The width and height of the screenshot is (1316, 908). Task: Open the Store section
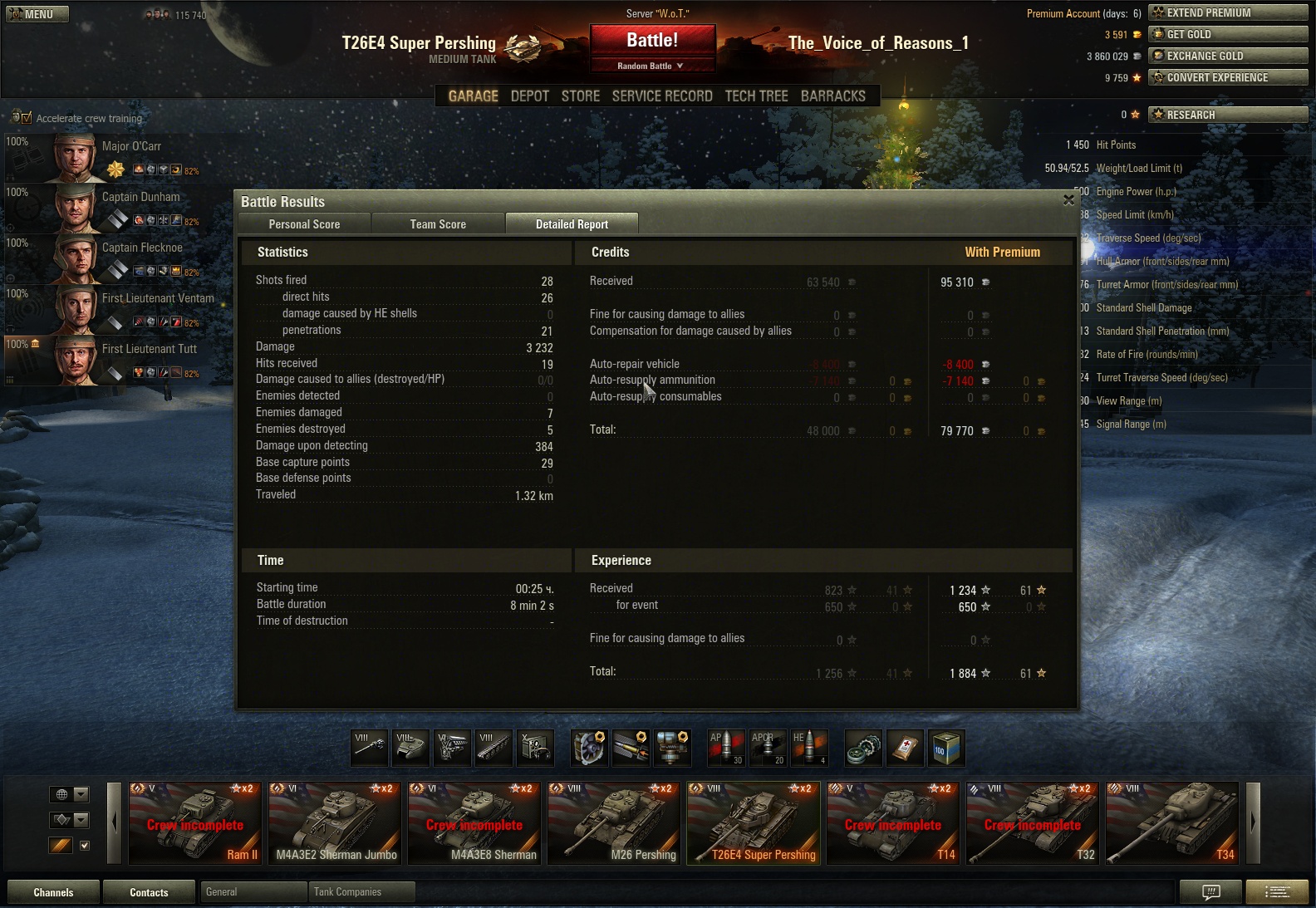(580, 96)
